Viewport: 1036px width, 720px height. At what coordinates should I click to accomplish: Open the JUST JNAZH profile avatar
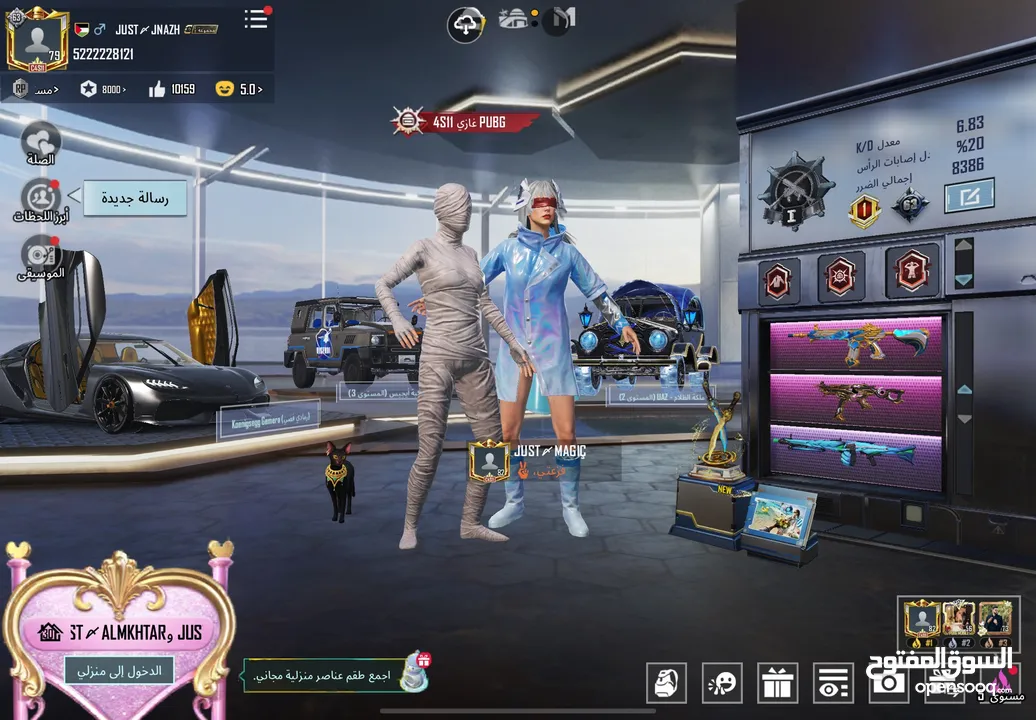(x=37, y=40)
